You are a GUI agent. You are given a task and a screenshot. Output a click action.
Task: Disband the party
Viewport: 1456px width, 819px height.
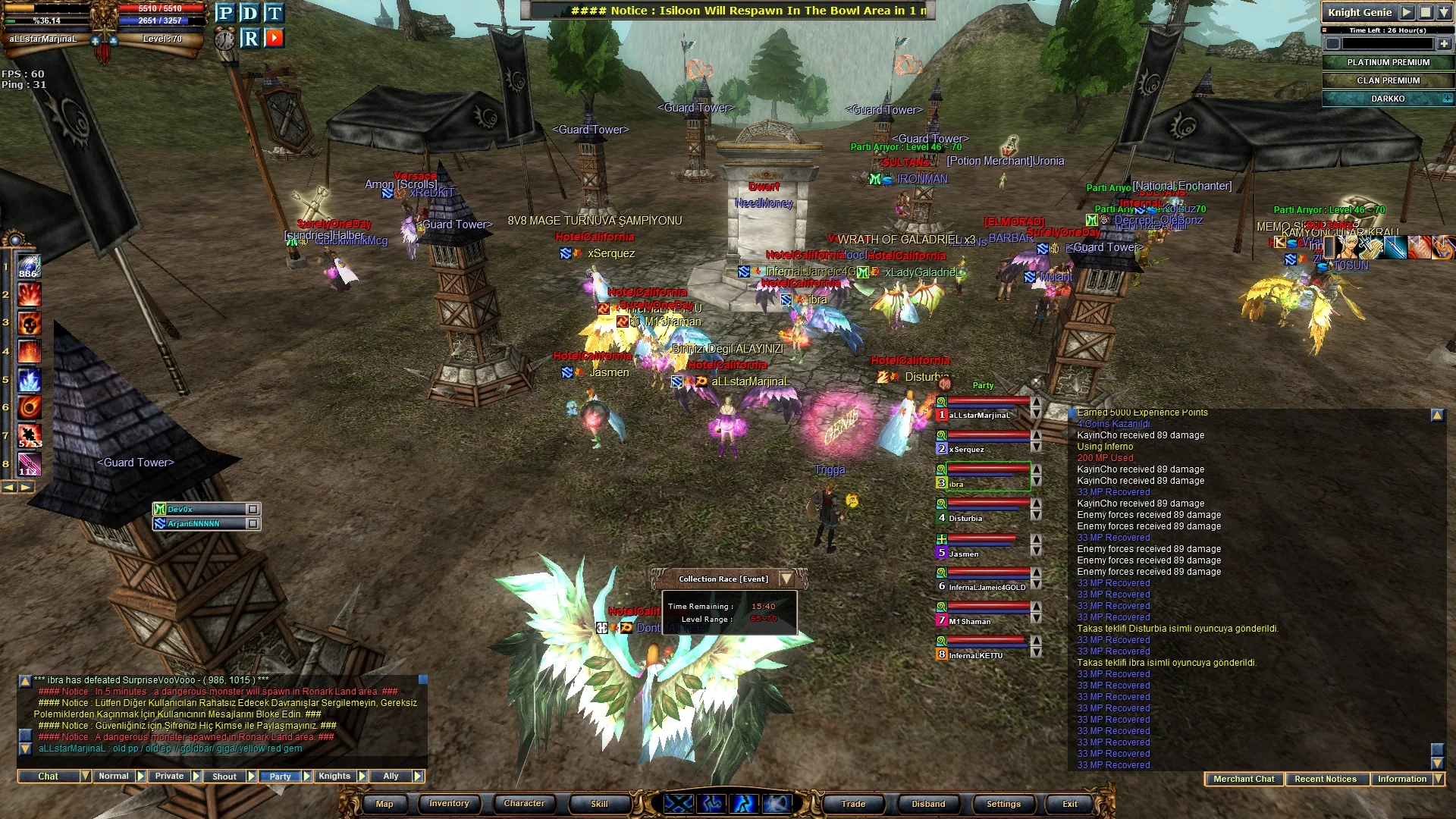point(928,804)
